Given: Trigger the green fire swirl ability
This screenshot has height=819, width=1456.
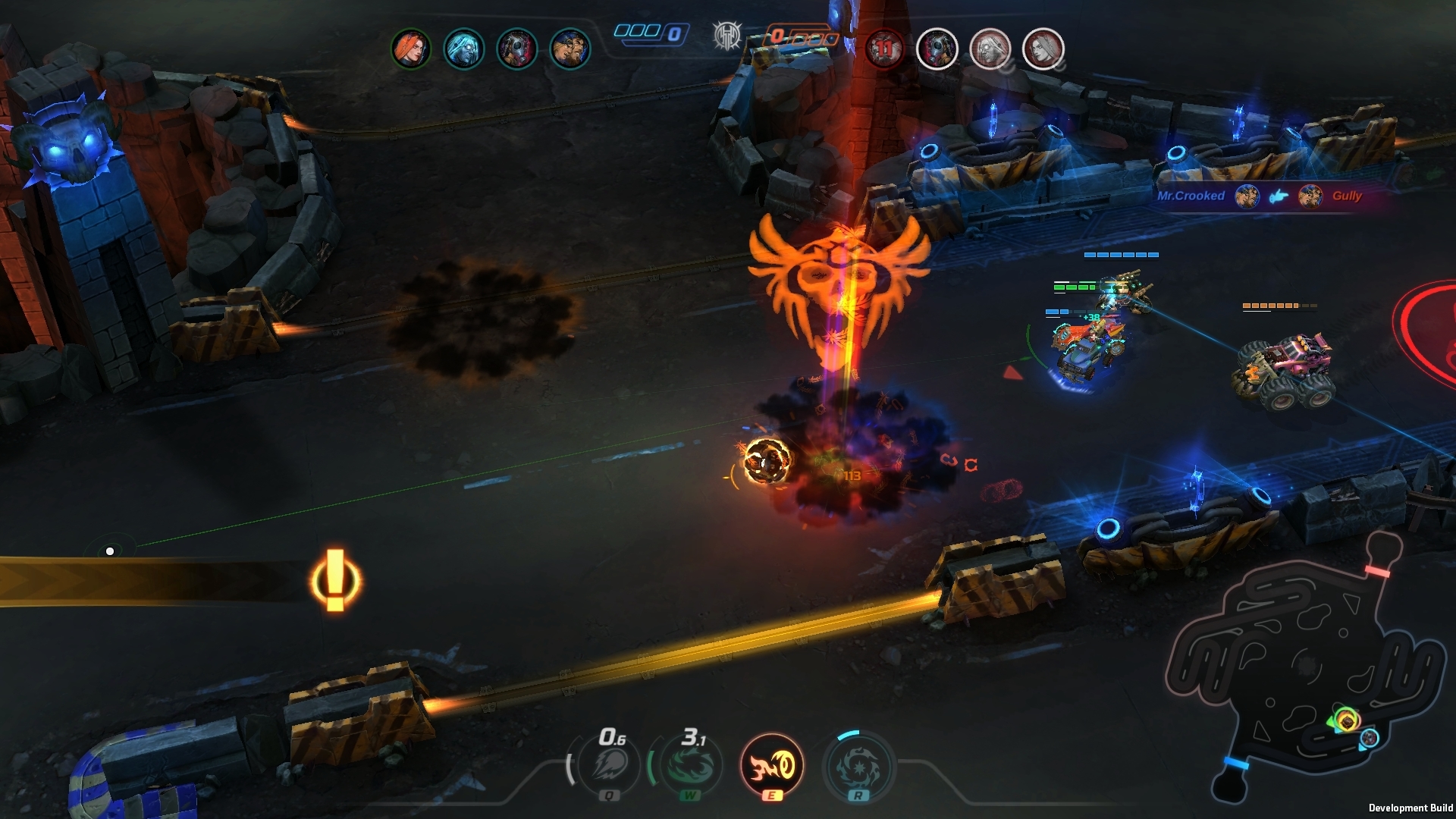Looking at the screenshot, I should click(690, 766).
